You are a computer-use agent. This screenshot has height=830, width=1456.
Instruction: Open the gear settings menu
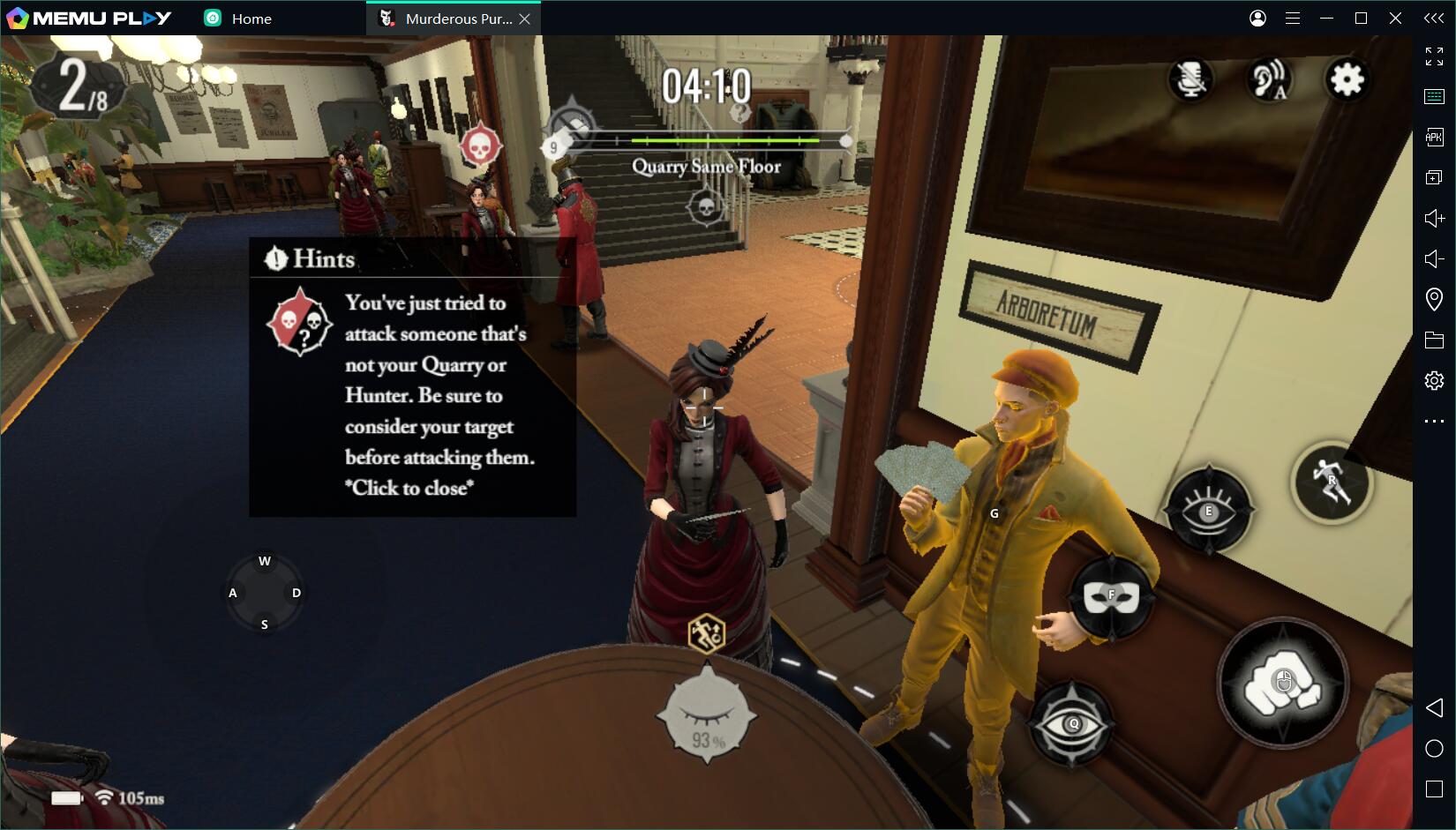(x=1347, y=80)
